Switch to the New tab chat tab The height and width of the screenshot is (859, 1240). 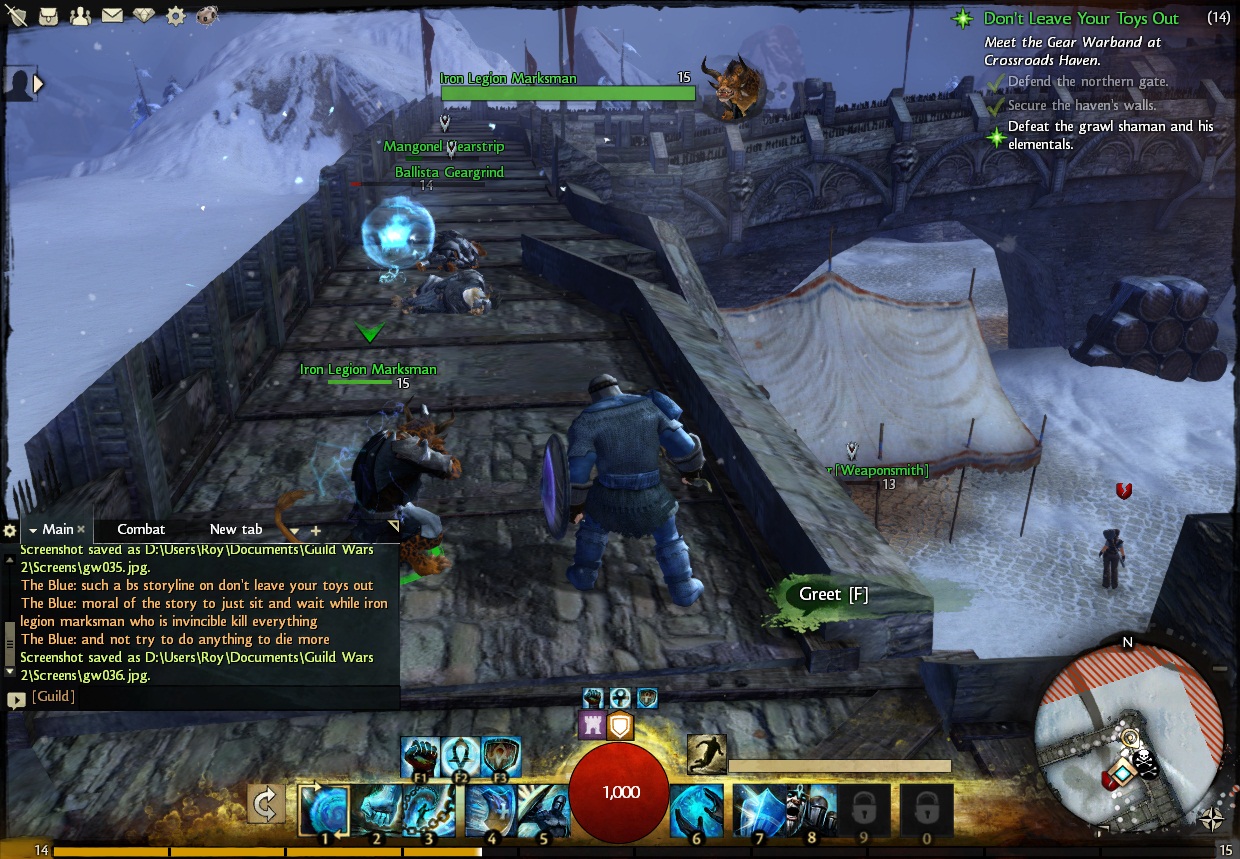tap(236, 529)
